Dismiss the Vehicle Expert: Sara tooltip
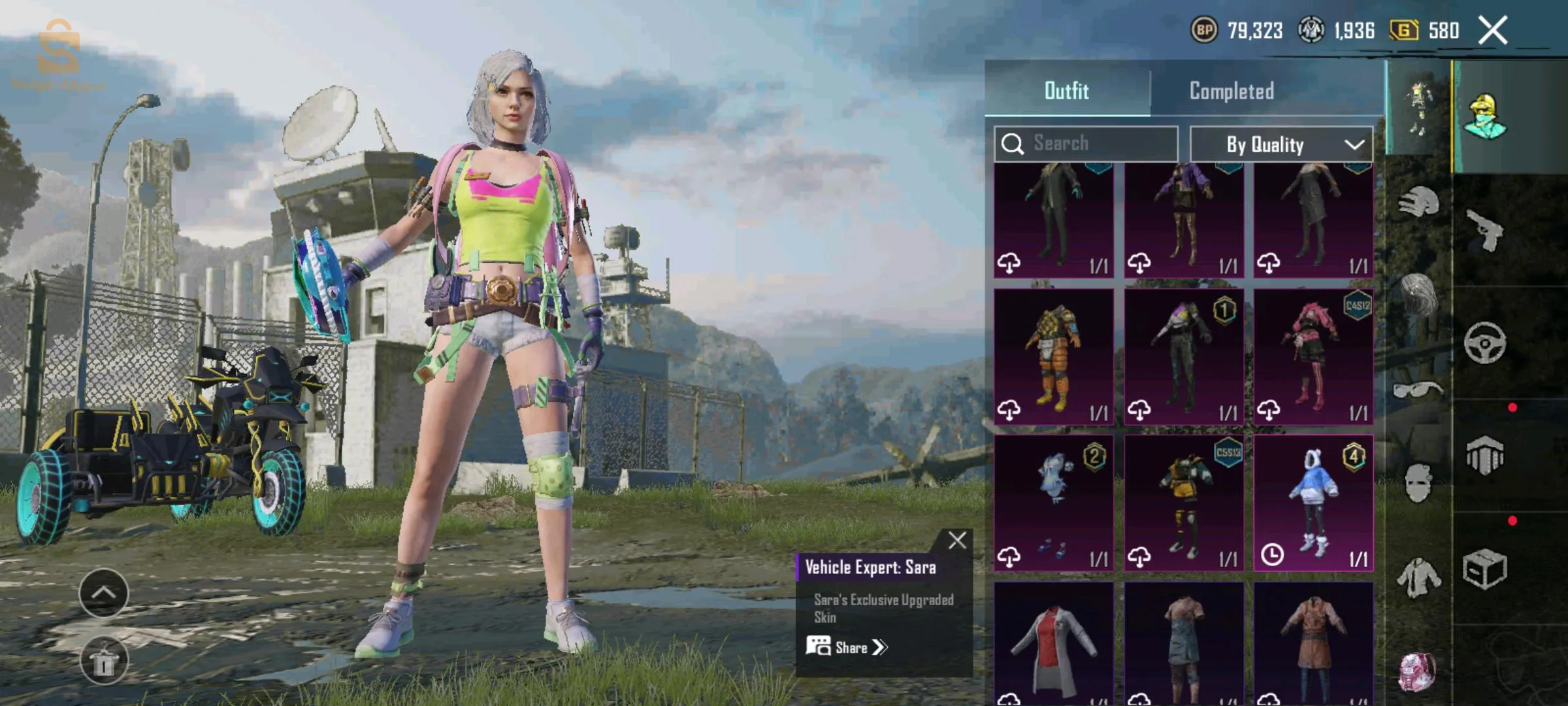1568x706 pixels. [x=957, y=541]
